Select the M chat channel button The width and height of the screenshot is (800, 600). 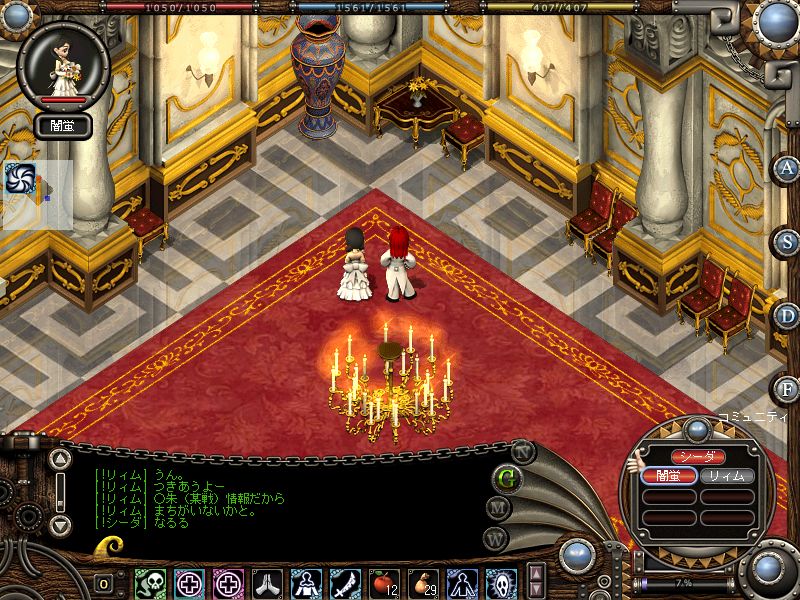(497, 507)
